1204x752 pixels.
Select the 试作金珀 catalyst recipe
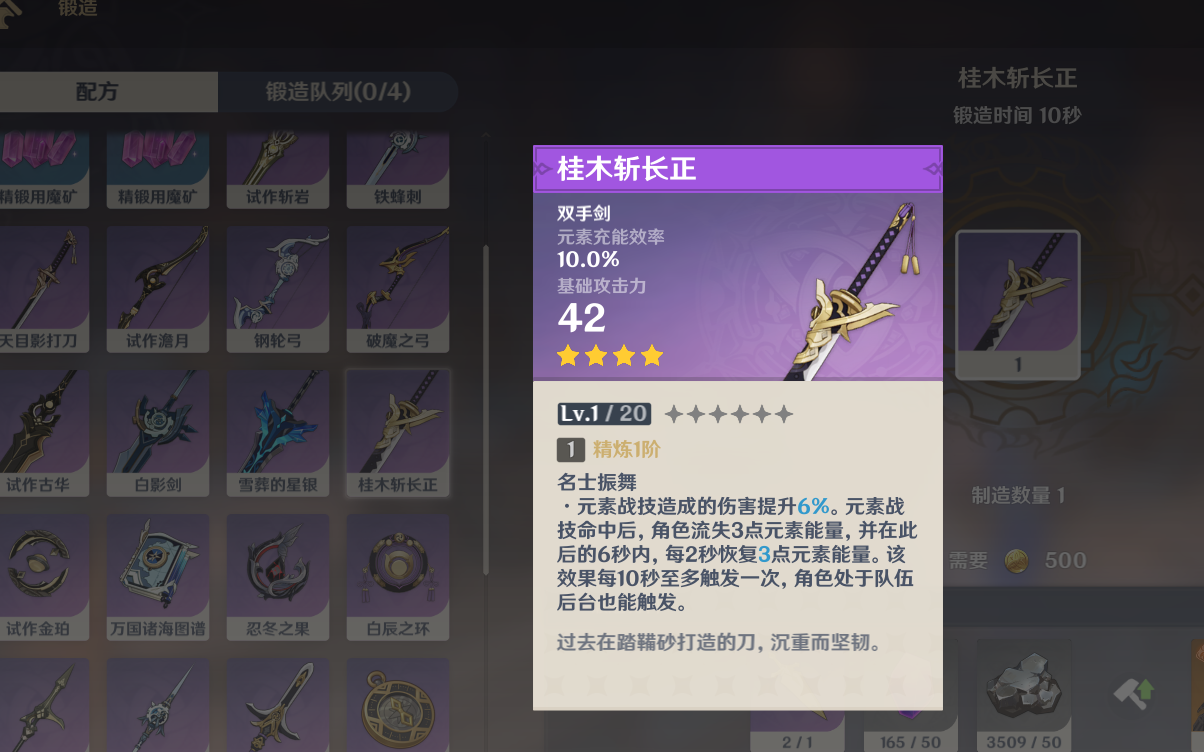coord(44,576)
